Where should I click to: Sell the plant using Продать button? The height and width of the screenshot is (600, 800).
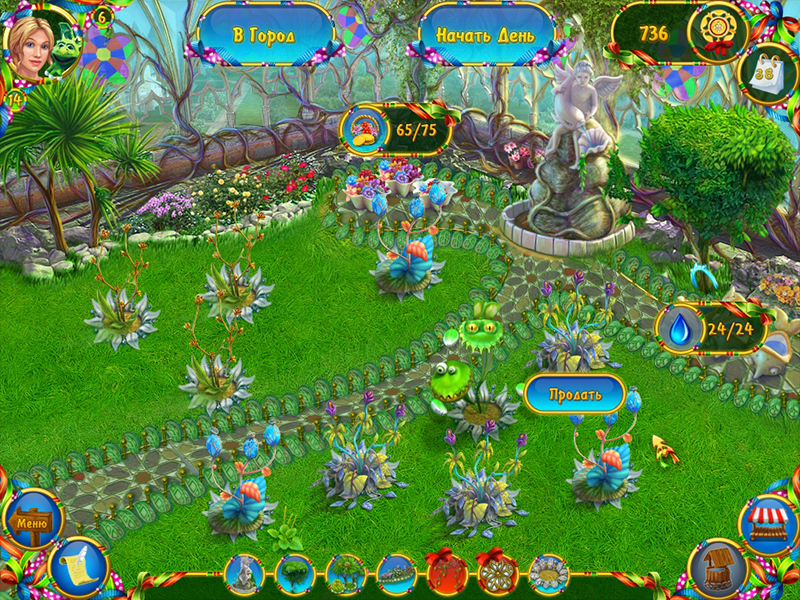[575, 394]
